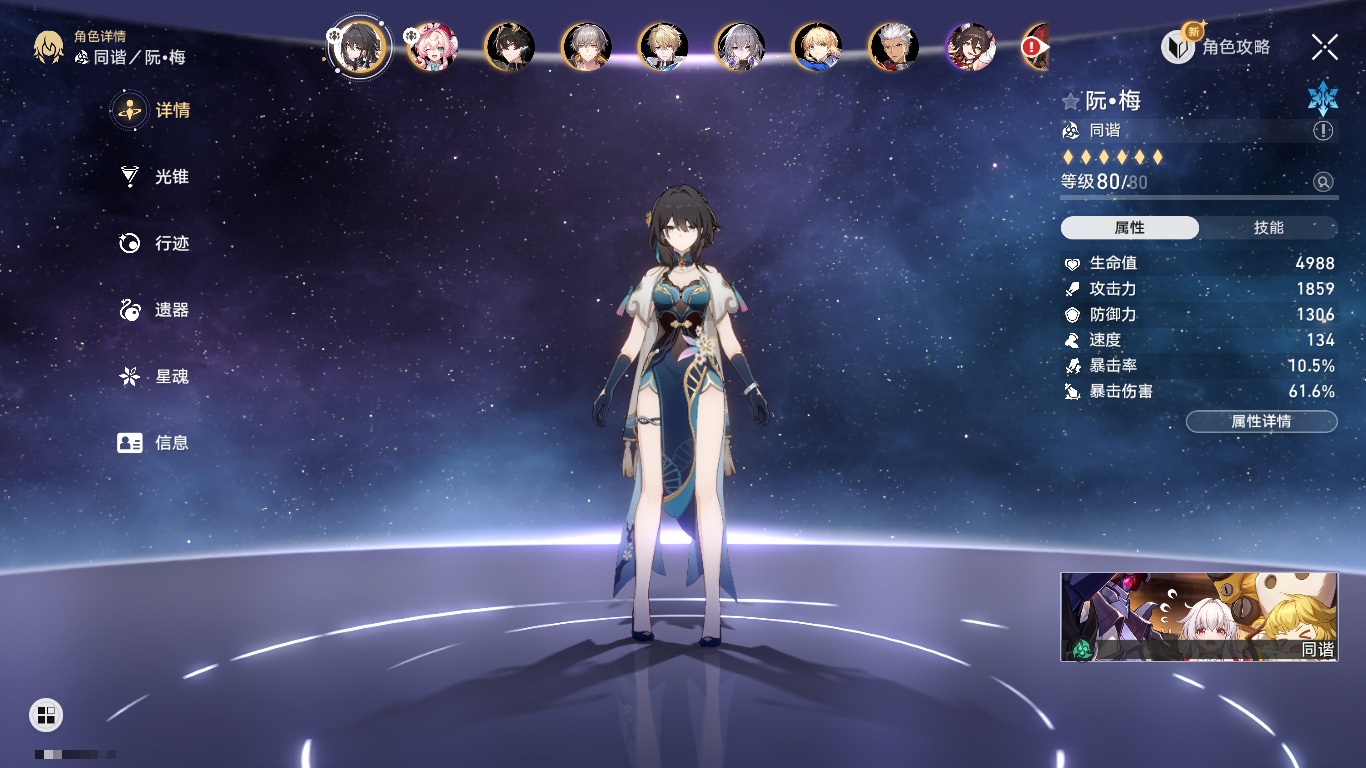Select the 属性 (Attributes) tab
The width and height of the screenshot is (1366, 768).
(1130, 228)
